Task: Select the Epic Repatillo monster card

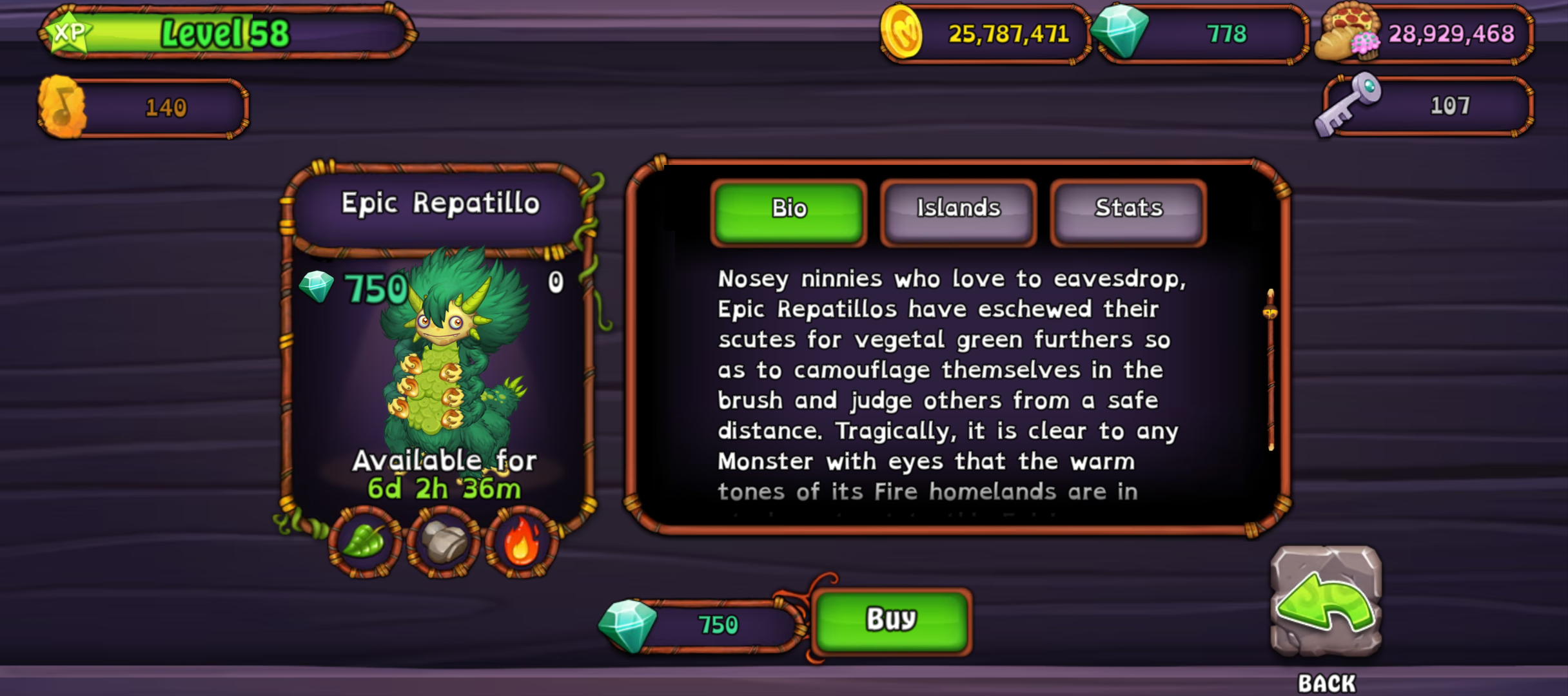Action: pyautogui.click(x=440, y=361)
